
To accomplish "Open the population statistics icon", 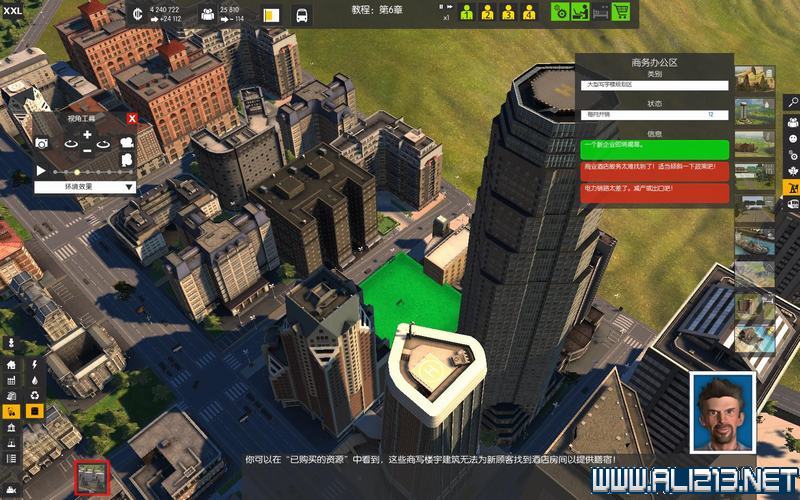I will 208,14.
